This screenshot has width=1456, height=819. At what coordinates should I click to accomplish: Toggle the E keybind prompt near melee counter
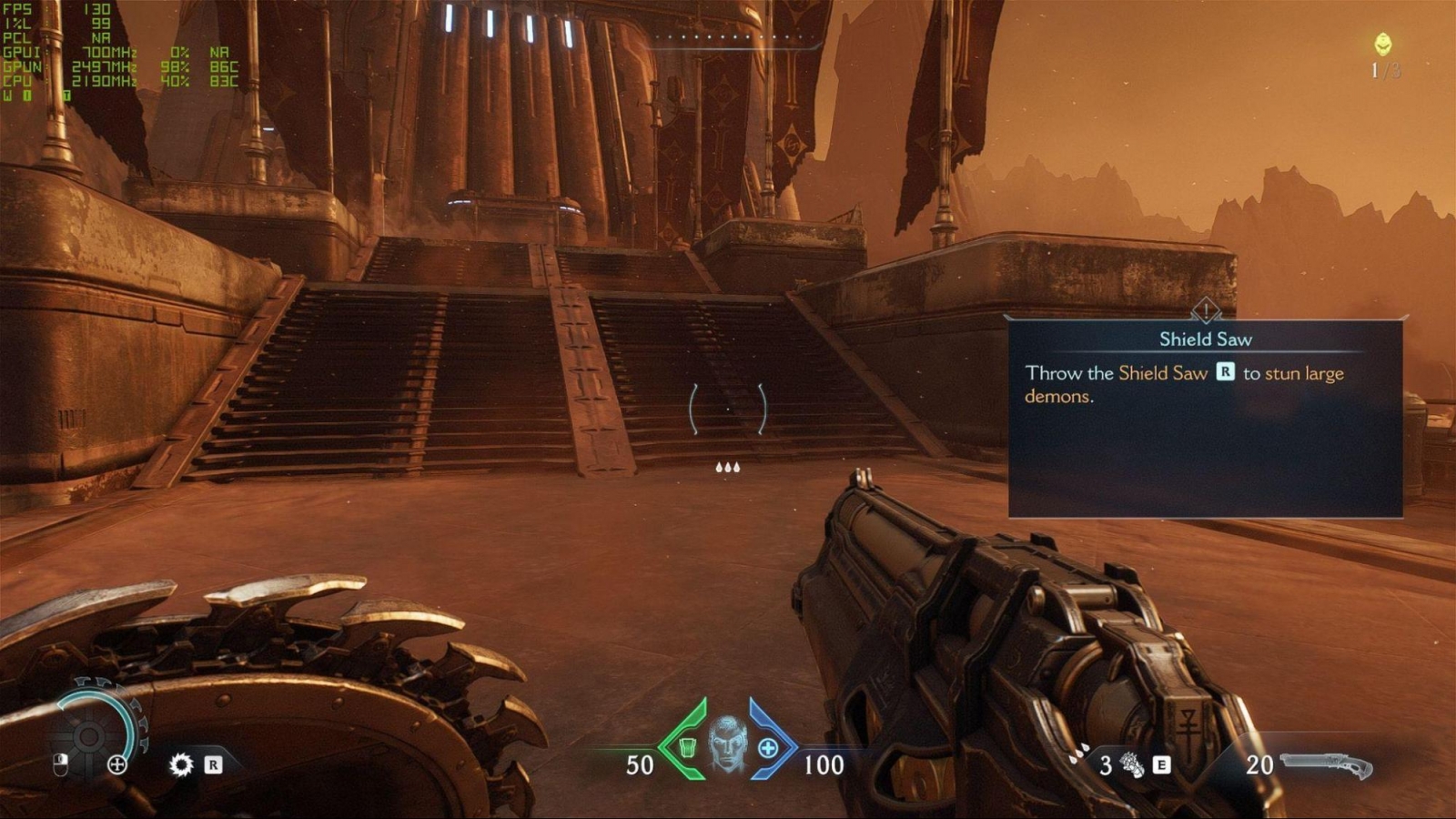(1161, 765)
